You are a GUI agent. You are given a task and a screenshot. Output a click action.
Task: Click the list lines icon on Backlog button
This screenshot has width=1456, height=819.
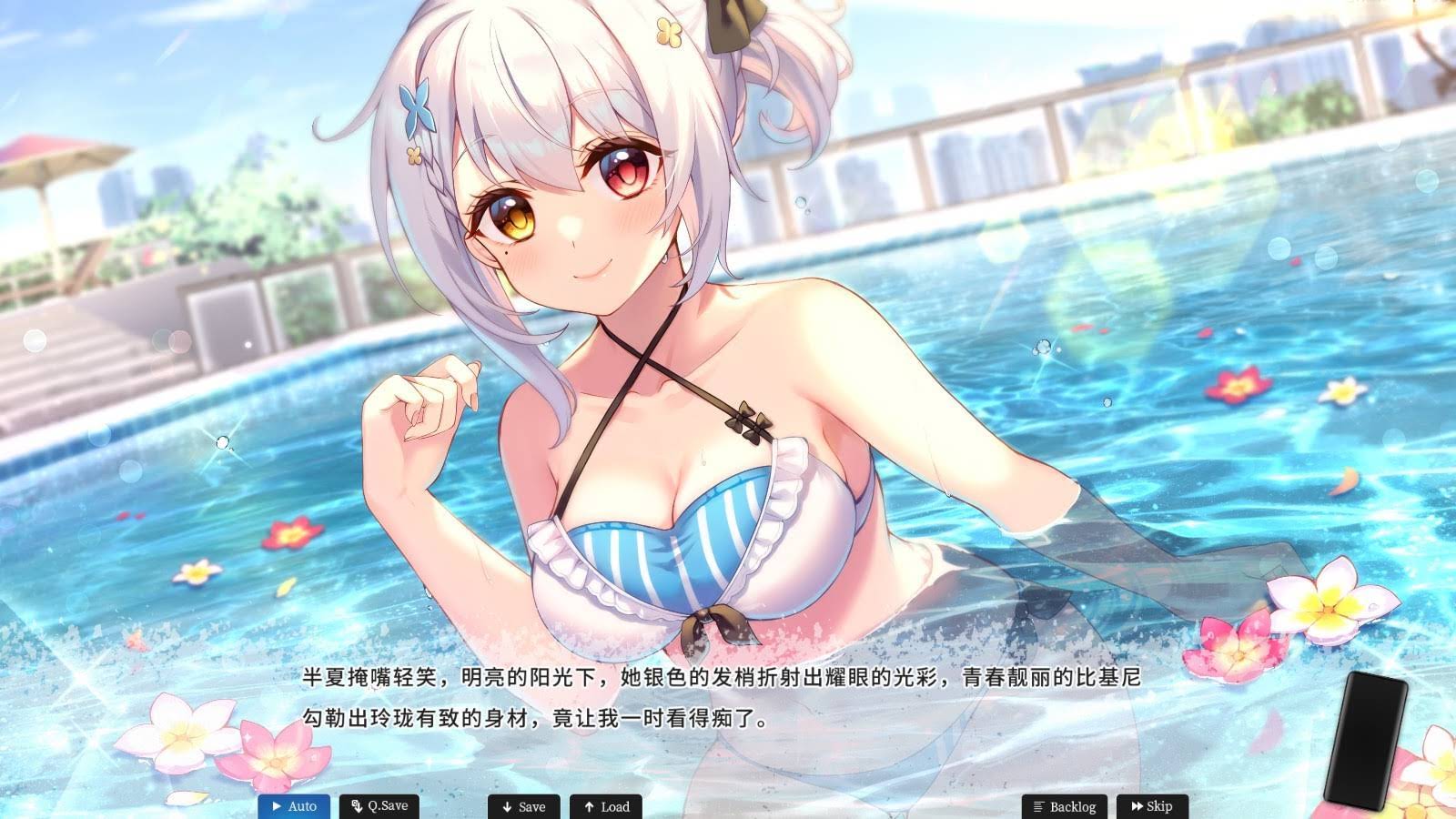click(1038, 806)
